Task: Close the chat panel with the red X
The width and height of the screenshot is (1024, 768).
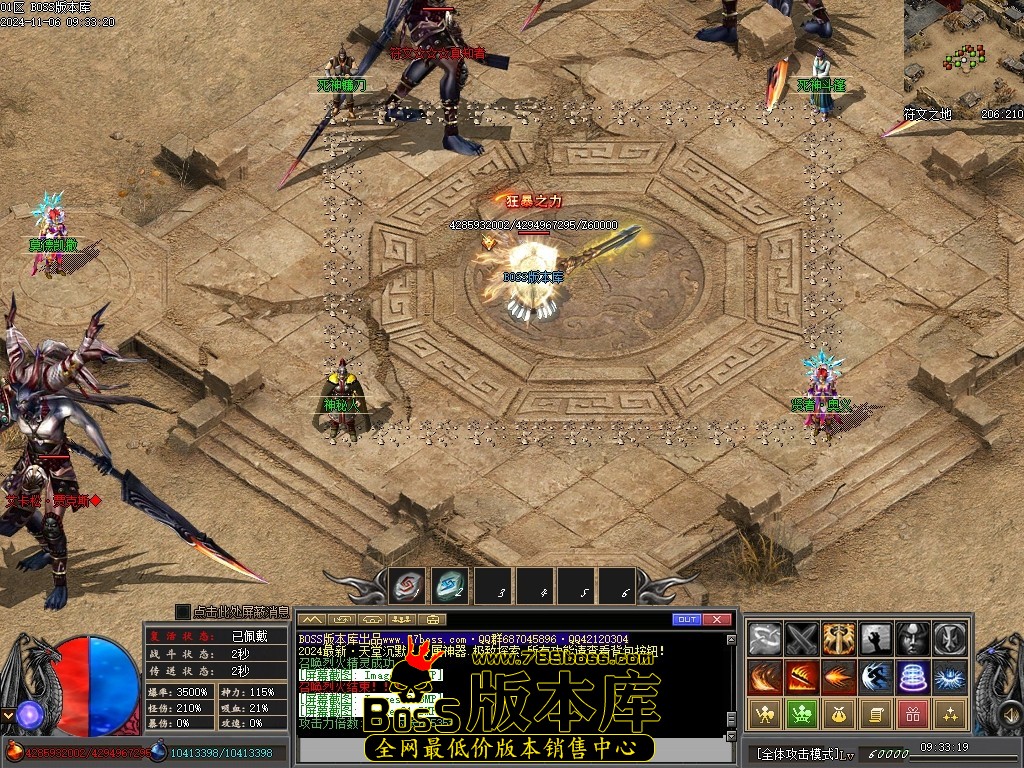Action: (717, 620)
